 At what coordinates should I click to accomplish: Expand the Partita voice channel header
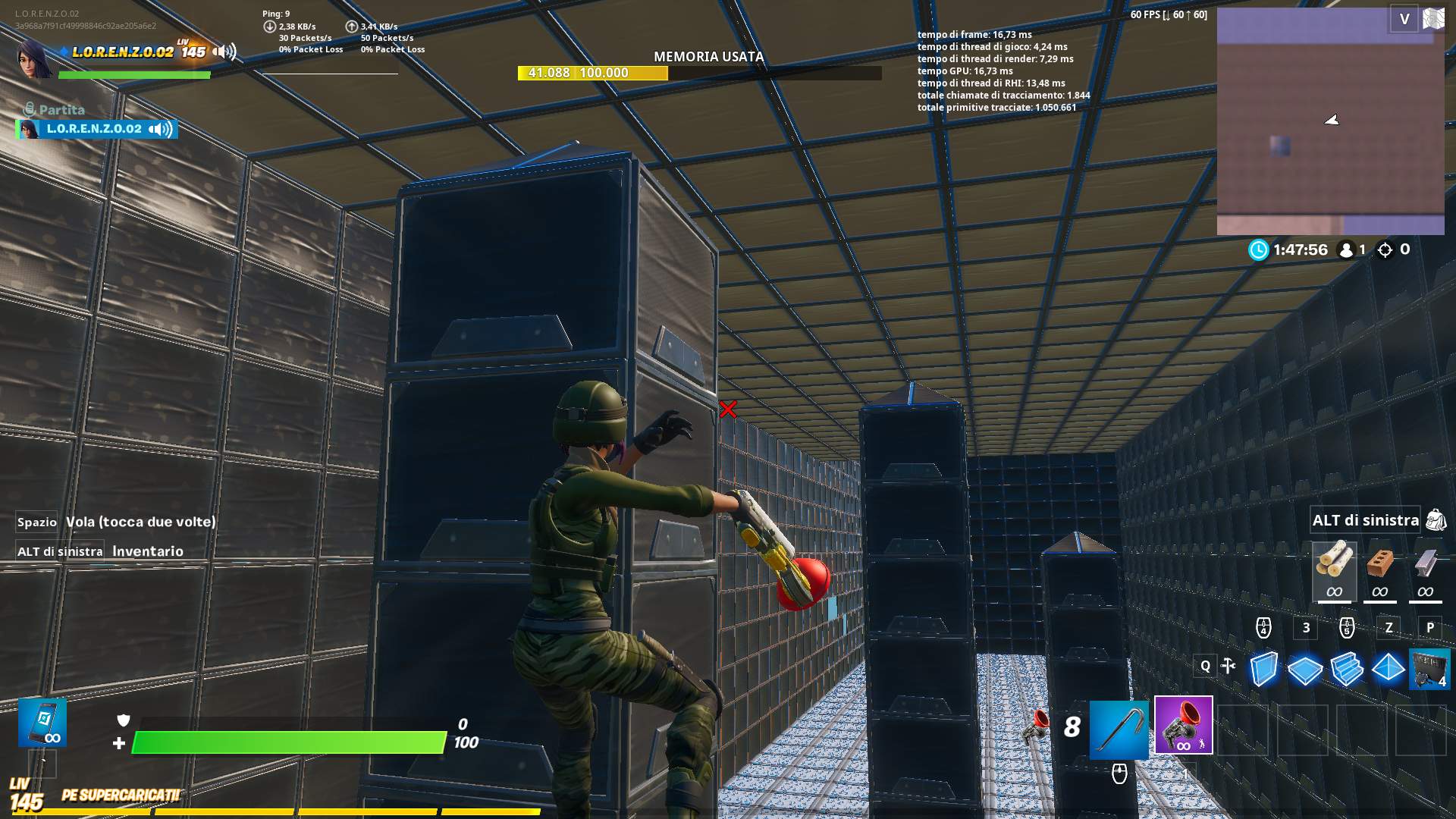[x=53, y=108]
